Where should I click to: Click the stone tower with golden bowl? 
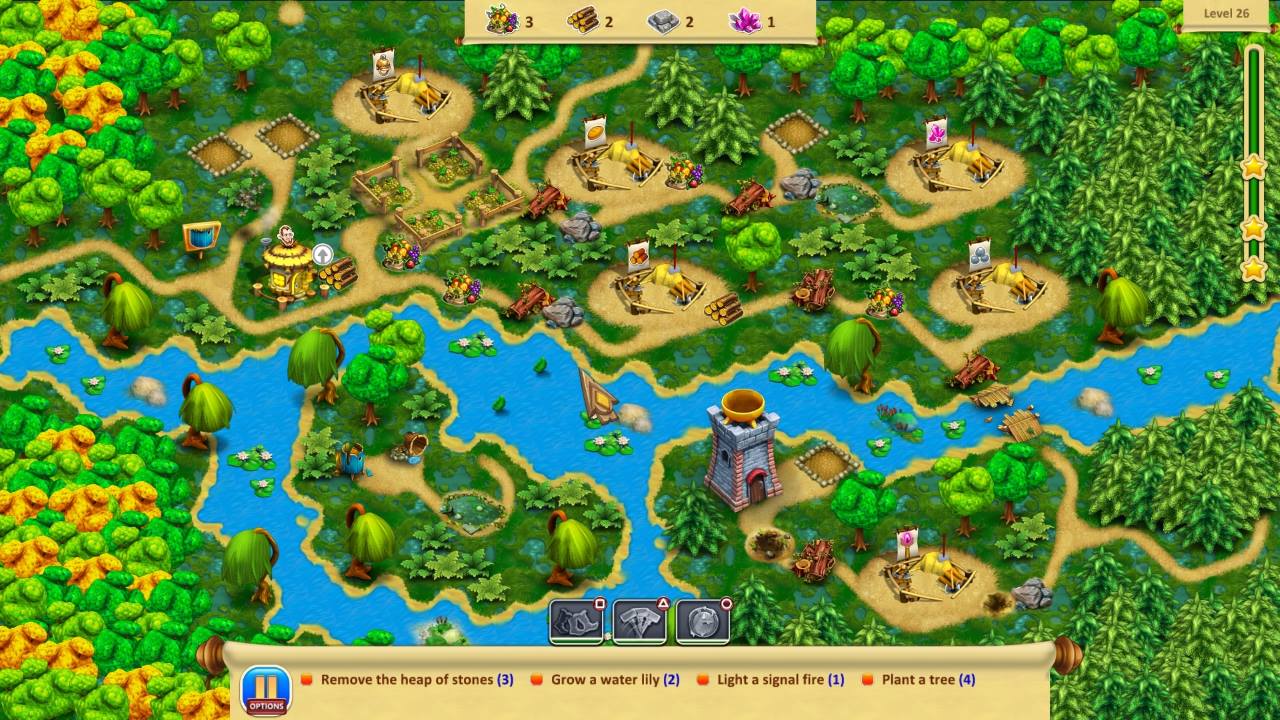(743, 450)
